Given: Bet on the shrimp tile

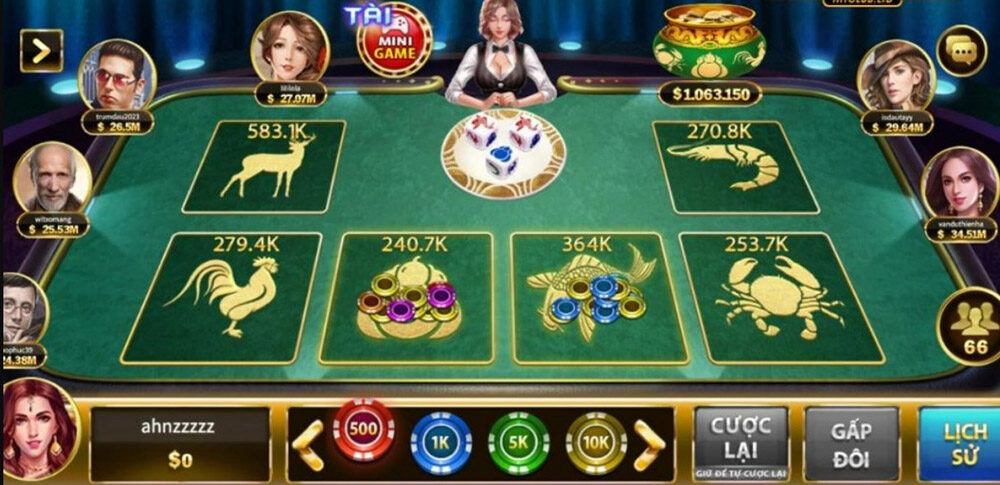Looking at the screenshot, I should [x=733, y=167].
